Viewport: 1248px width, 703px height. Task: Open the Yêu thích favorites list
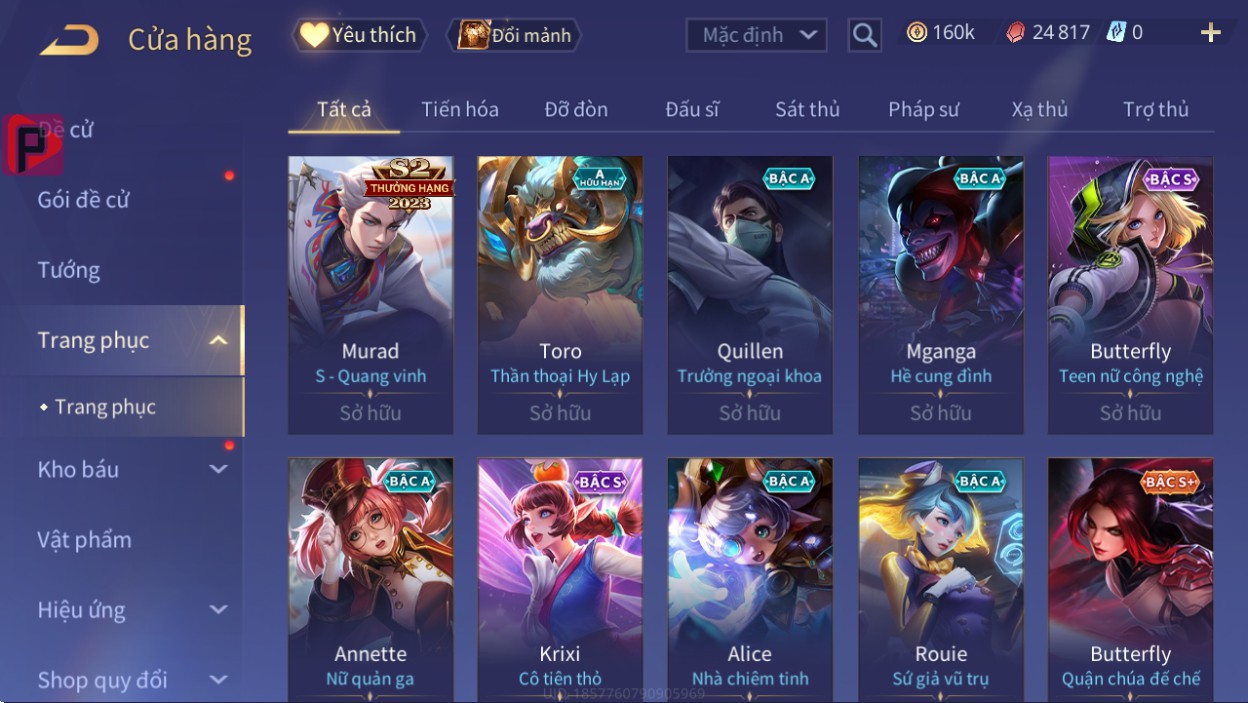[x=360, y=35]
